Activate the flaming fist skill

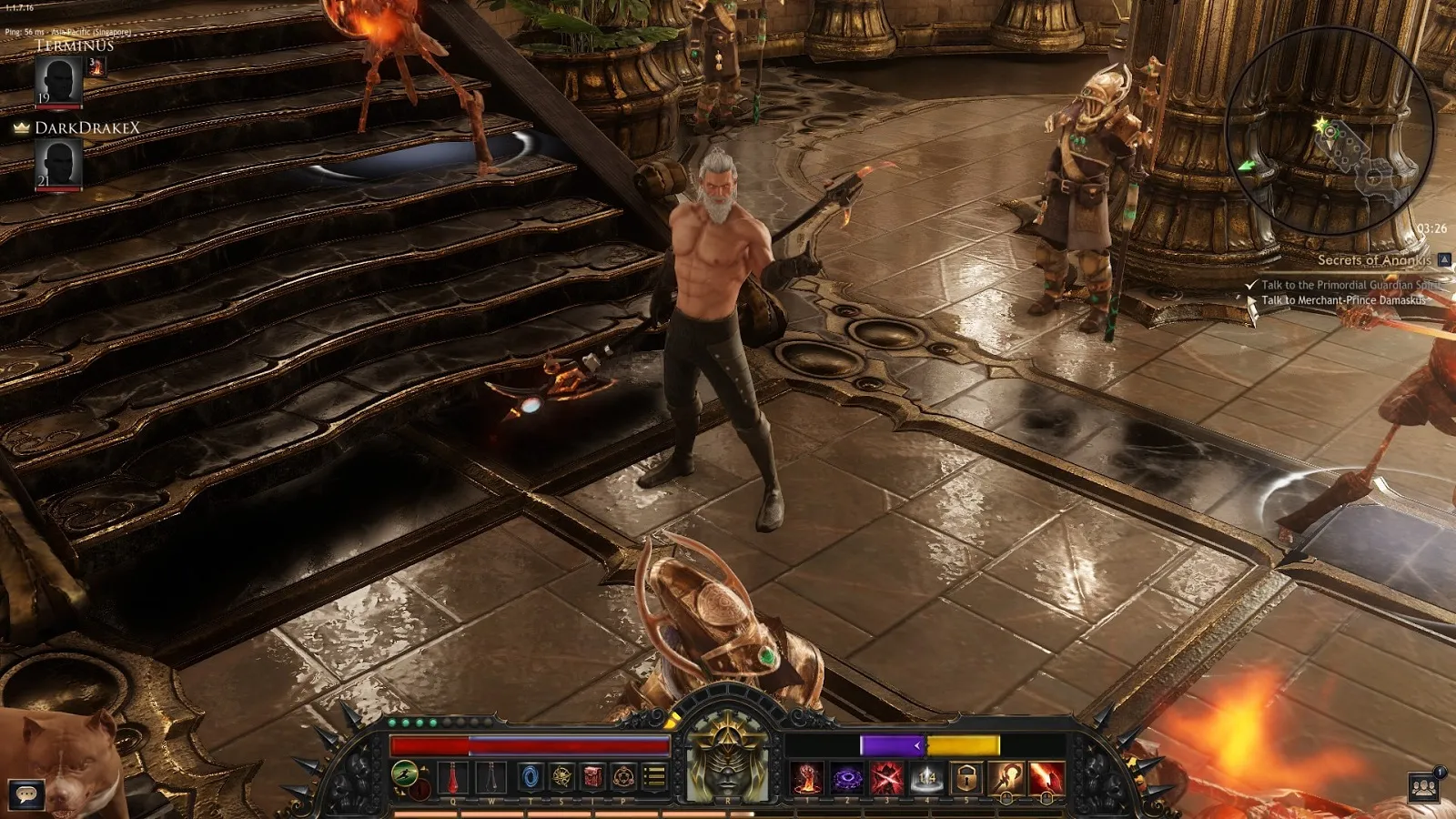tap(807, 779)
